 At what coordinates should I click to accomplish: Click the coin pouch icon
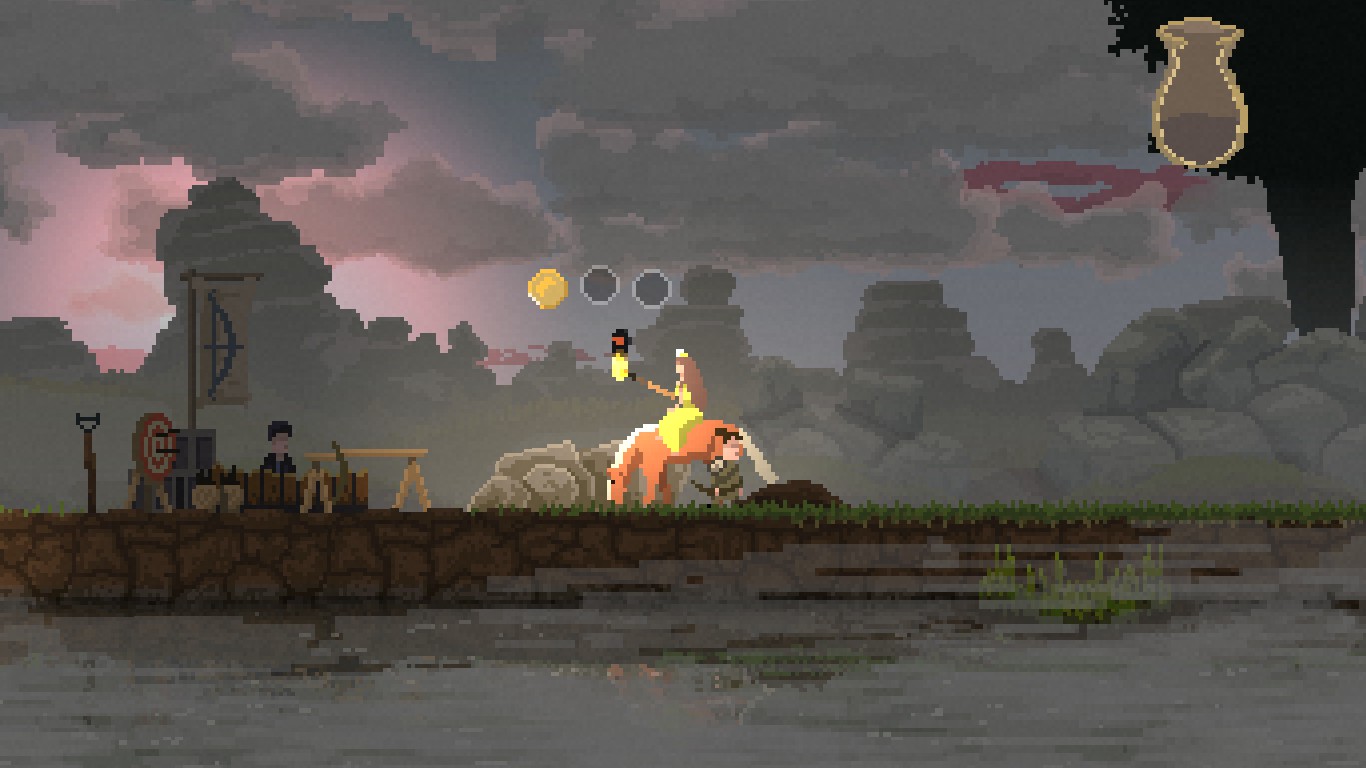coord(1198,95)
